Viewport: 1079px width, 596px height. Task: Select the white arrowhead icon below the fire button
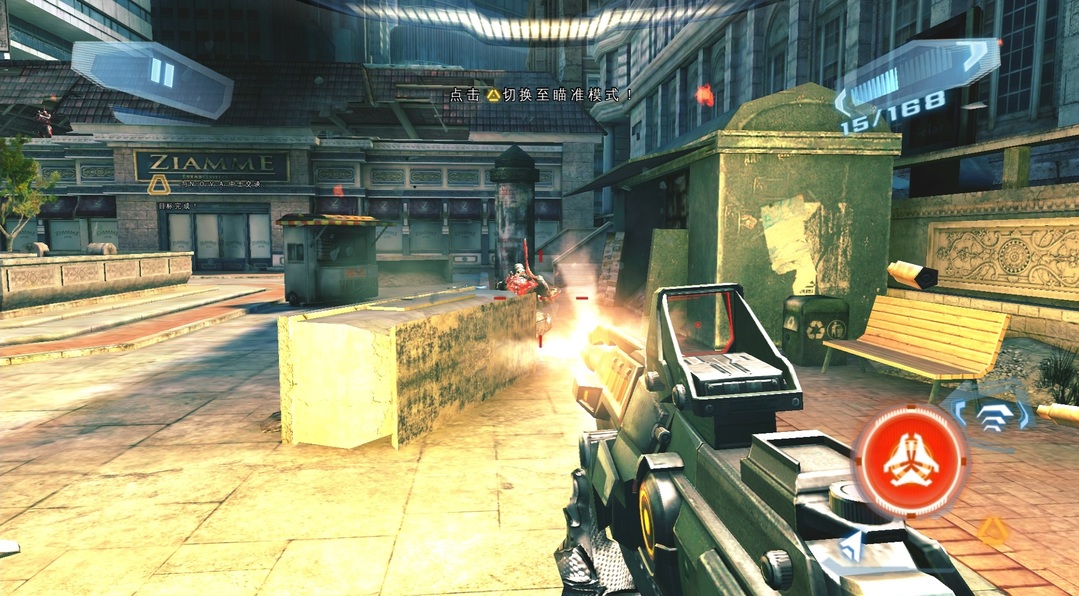coord(851,546)
